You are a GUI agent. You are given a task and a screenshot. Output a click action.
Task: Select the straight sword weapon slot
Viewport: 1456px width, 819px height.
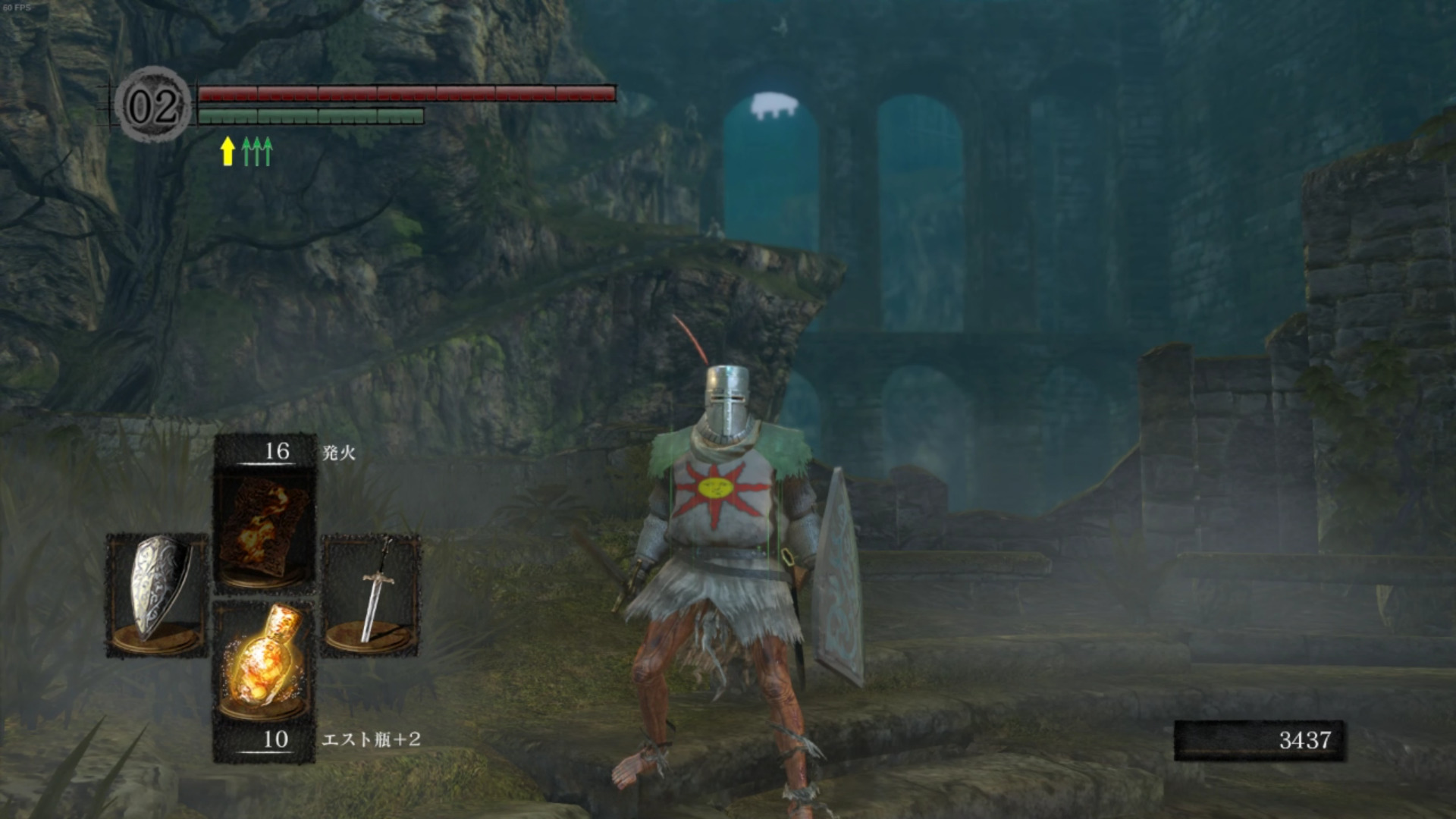click(x=372, y=594)
